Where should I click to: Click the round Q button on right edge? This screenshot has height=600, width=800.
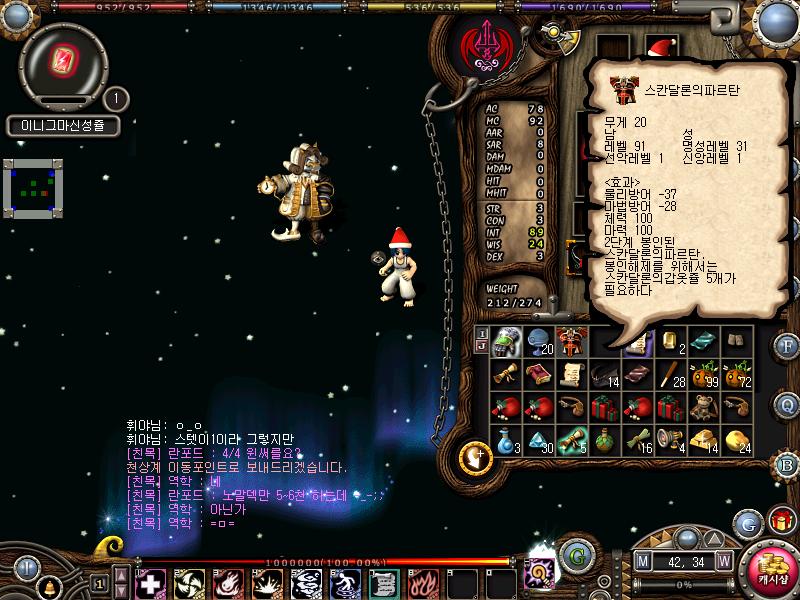coord(786,405)
